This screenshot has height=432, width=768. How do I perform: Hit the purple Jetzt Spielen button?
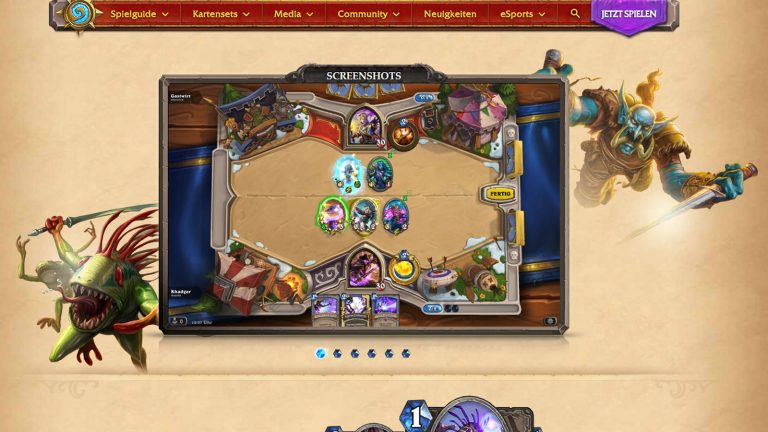pos(628,14)
